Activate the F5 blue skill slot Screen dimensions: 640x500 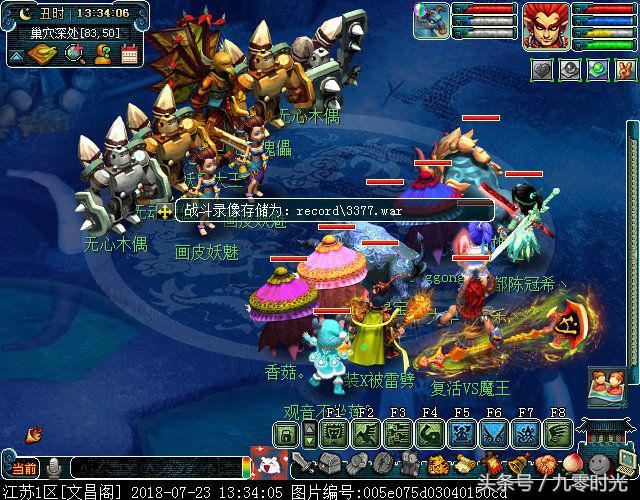[x=462, y=434]
